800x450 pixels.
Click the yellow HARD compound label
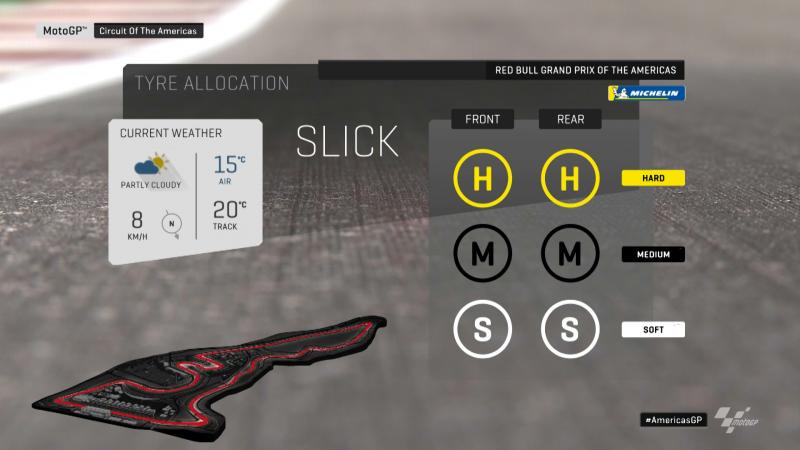652,178
